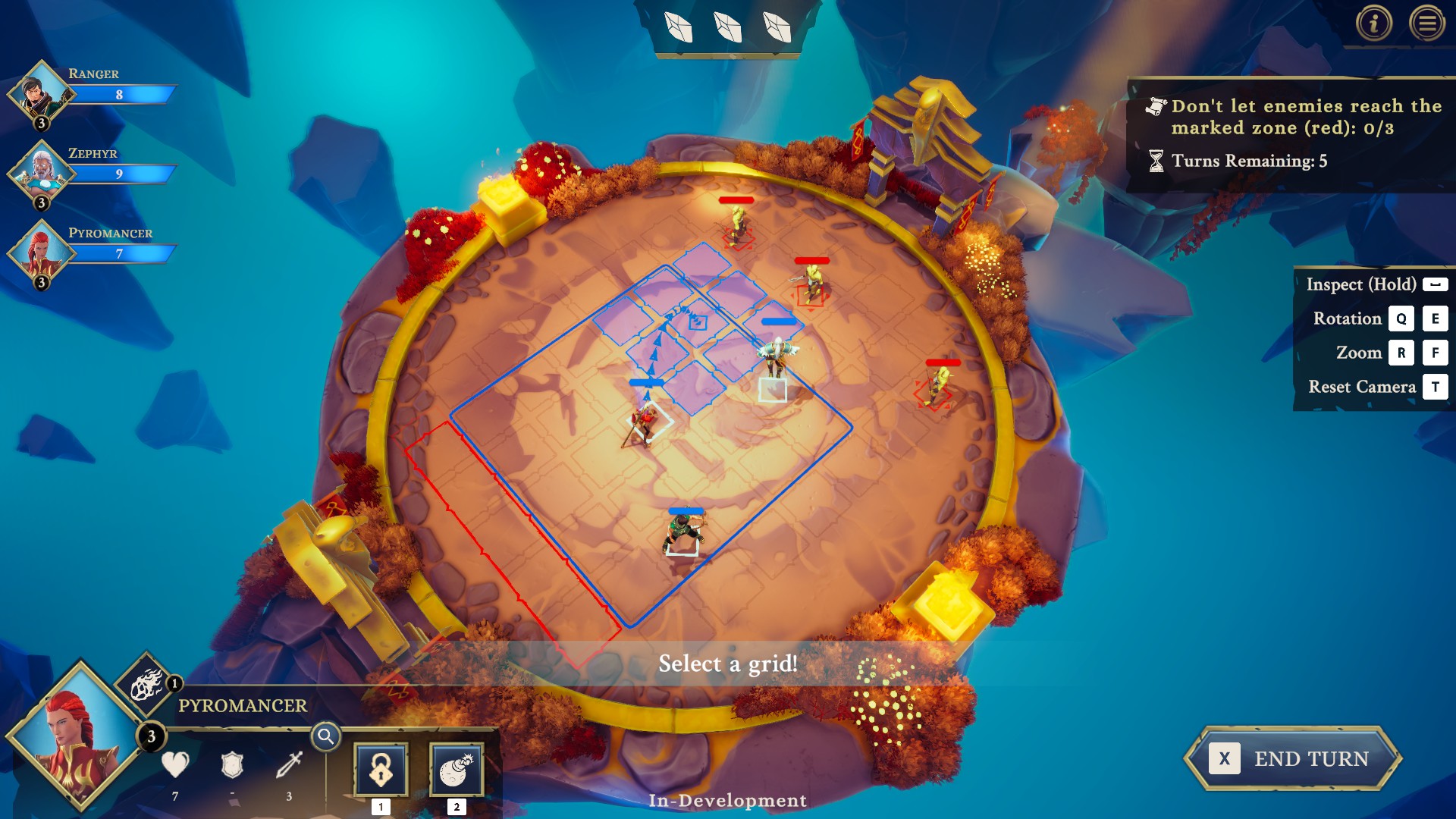This screenshot has height=819, width=1456.
Task: Select the Ranger portrait
Action: pyautogui.click(x=41, y=95)
